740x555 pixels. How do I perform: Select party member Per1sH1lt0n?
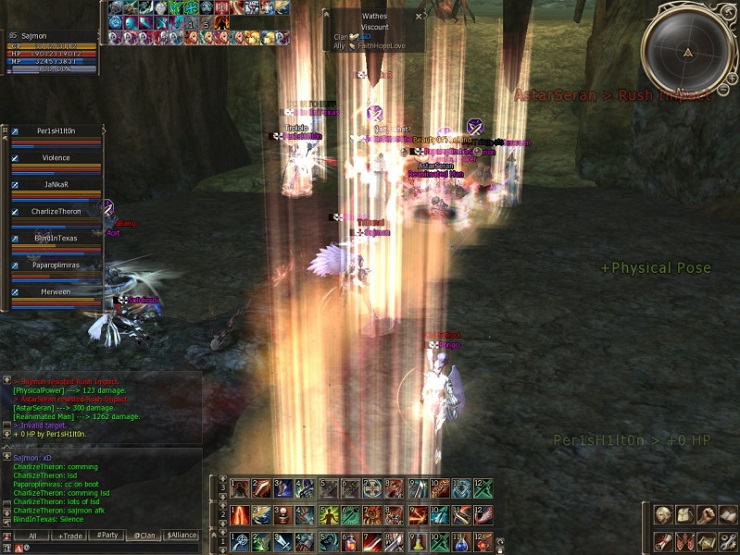(x=56, y=131)
